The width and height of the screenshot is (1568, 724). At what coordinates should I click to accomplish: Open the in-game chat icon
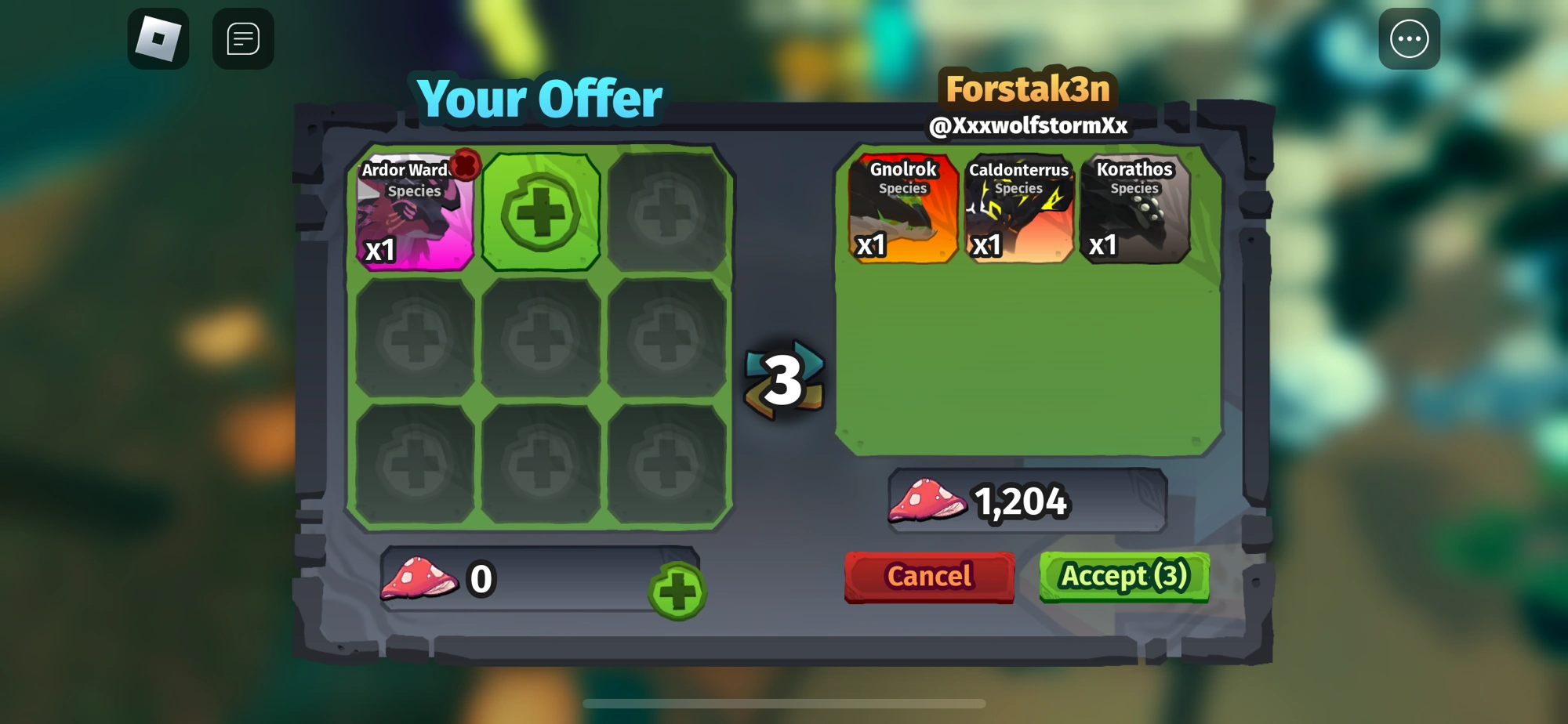[x=243, y=39]
